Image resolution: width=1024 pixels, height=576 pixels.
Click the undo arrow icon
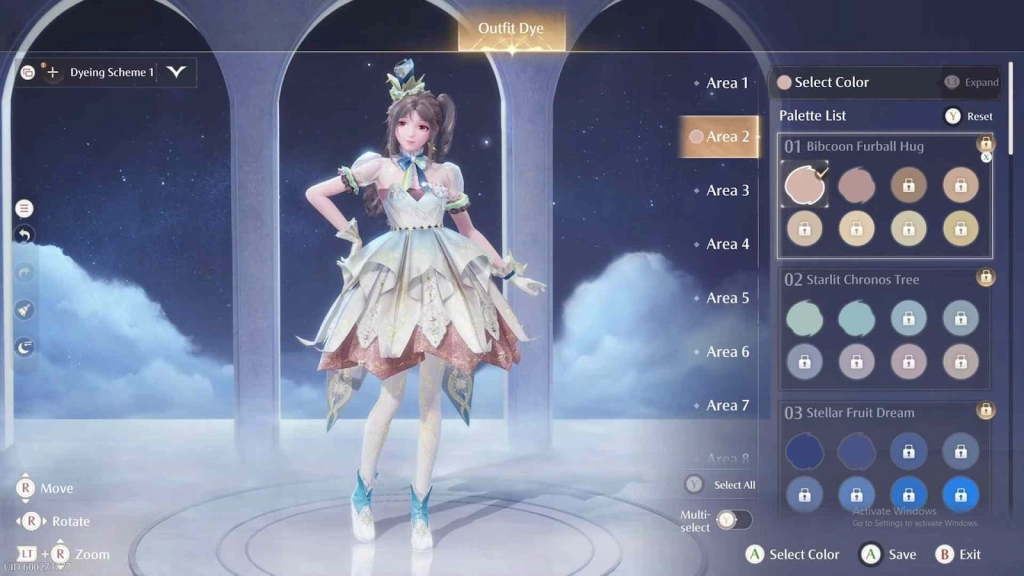click(x=25, y=235)
